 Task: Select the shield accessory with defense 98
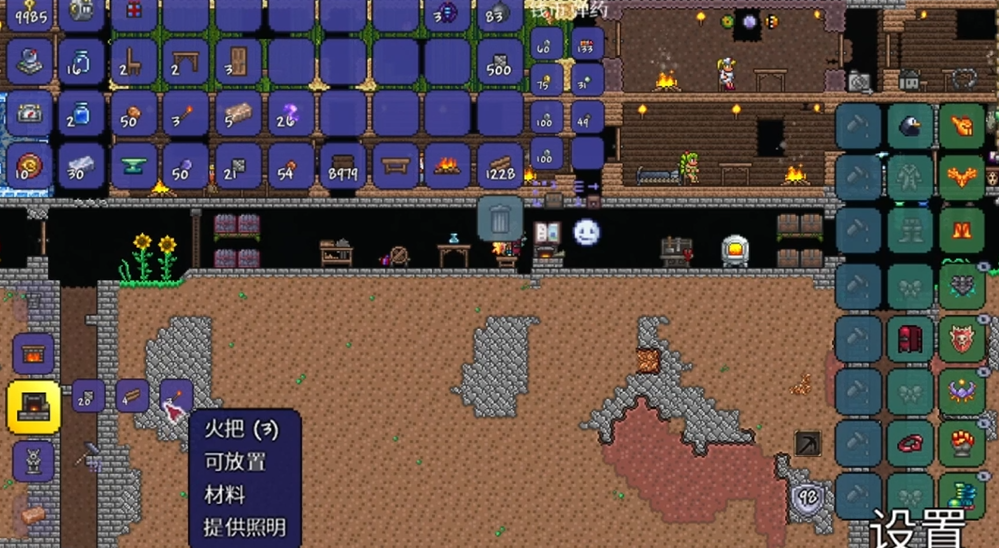(x=808, y=495)
